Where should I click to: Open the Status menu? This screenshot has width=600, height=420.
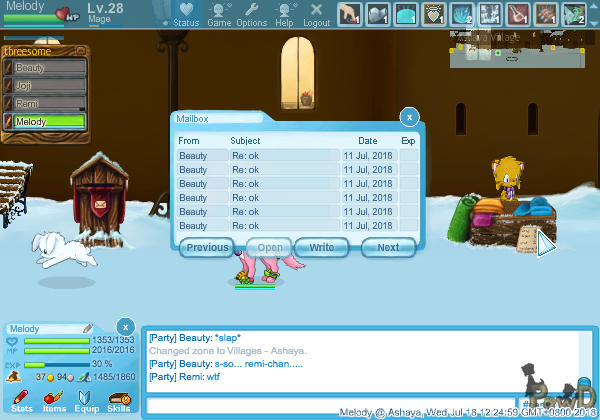click(186, 14)
